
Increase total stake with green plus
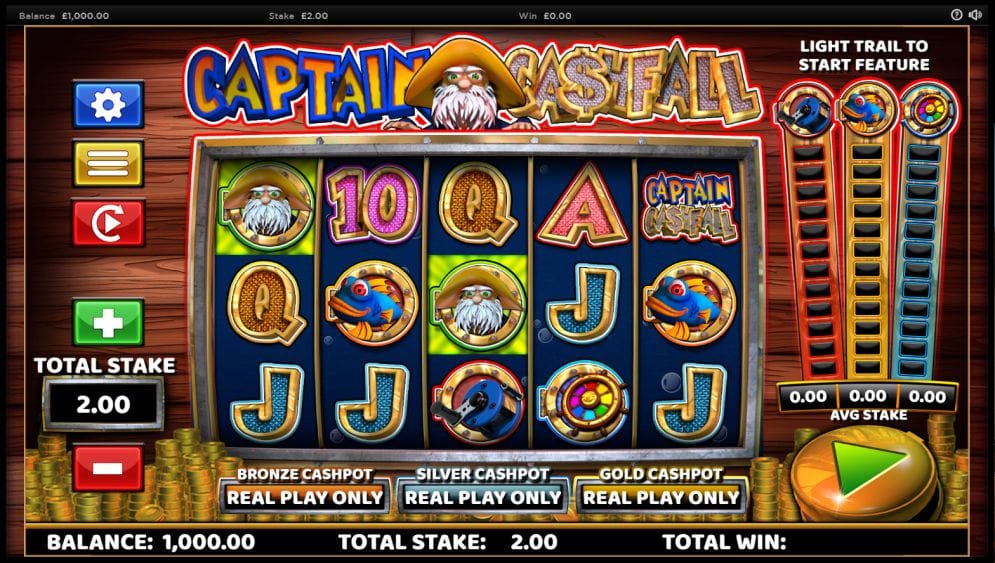click(108, 322)
